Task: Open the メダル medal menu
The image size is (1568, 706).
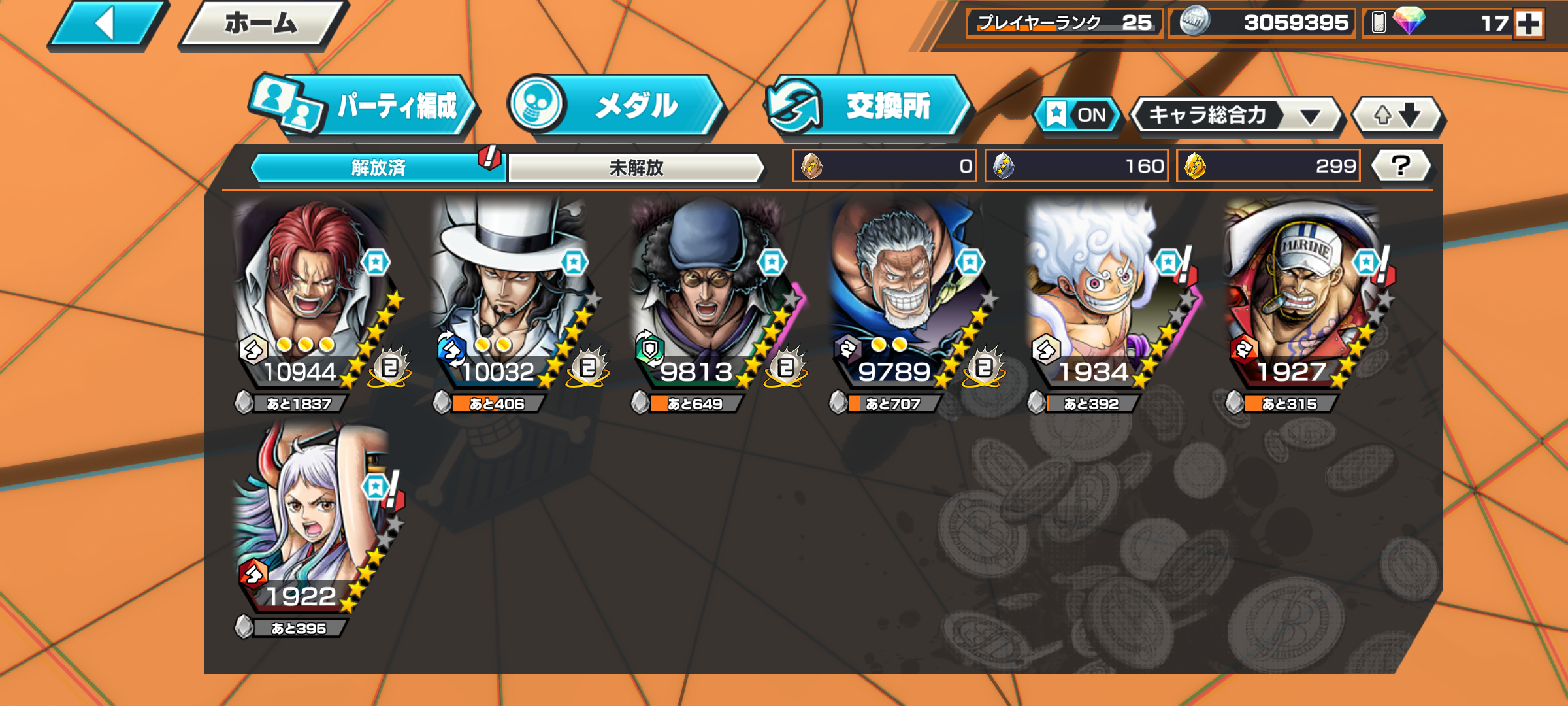Action: tap(617, 106)
